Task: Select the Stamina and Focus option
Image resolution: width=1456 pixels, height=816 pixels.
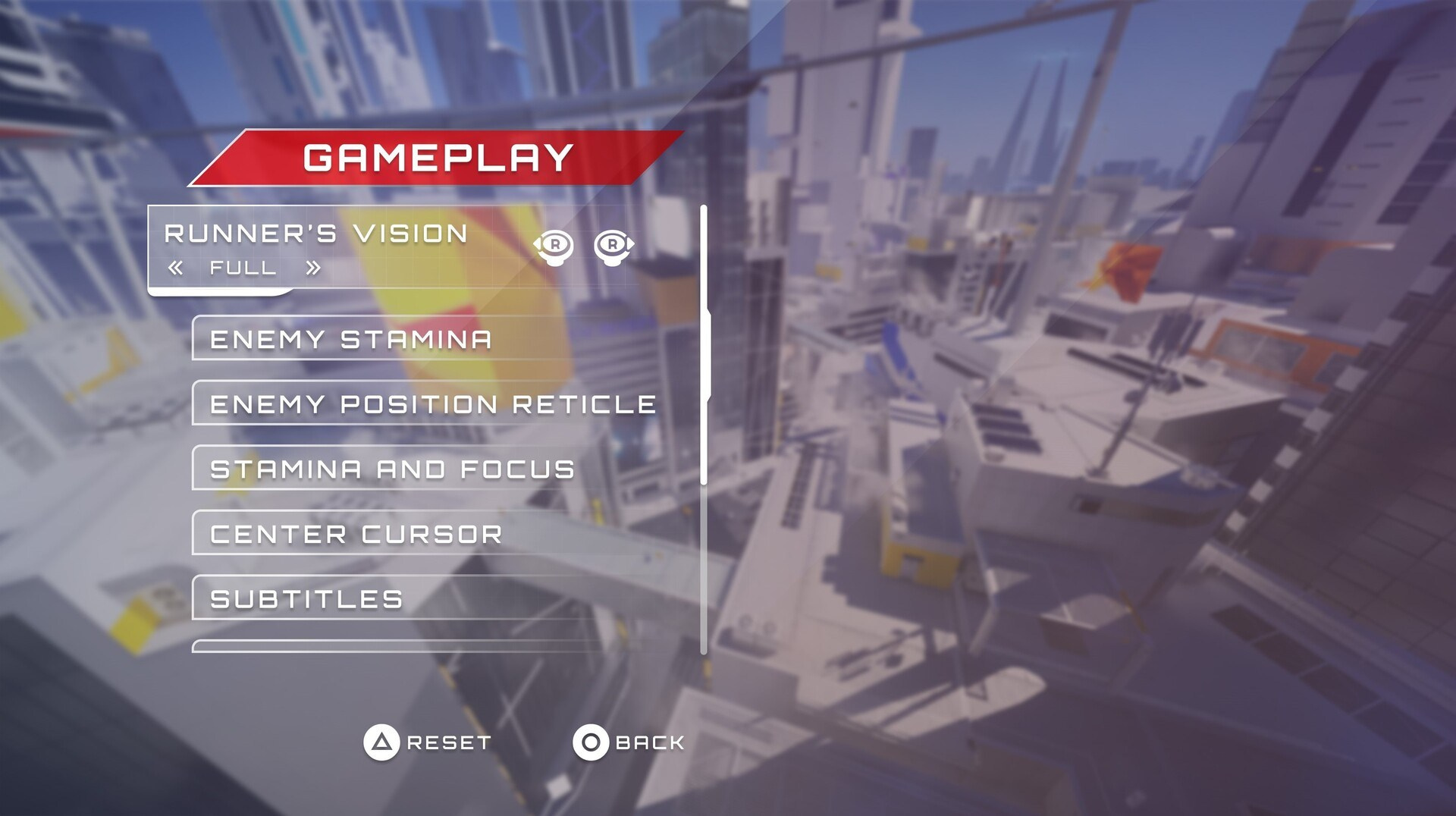Action: pyautogui.click(x=392, y=469)
